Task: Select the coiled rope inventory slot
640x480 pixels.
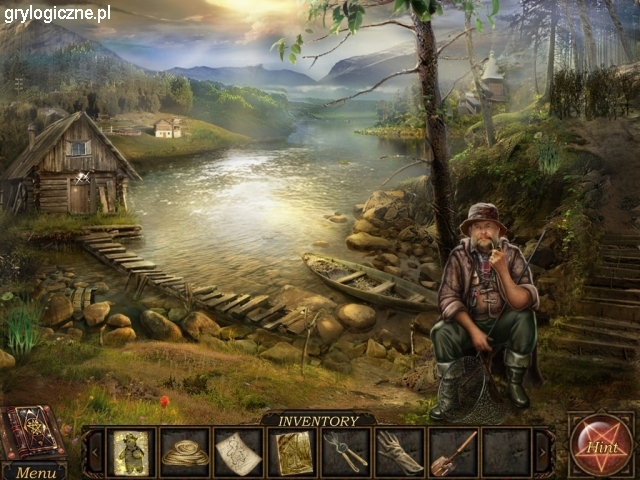Action: click(185, 452)
